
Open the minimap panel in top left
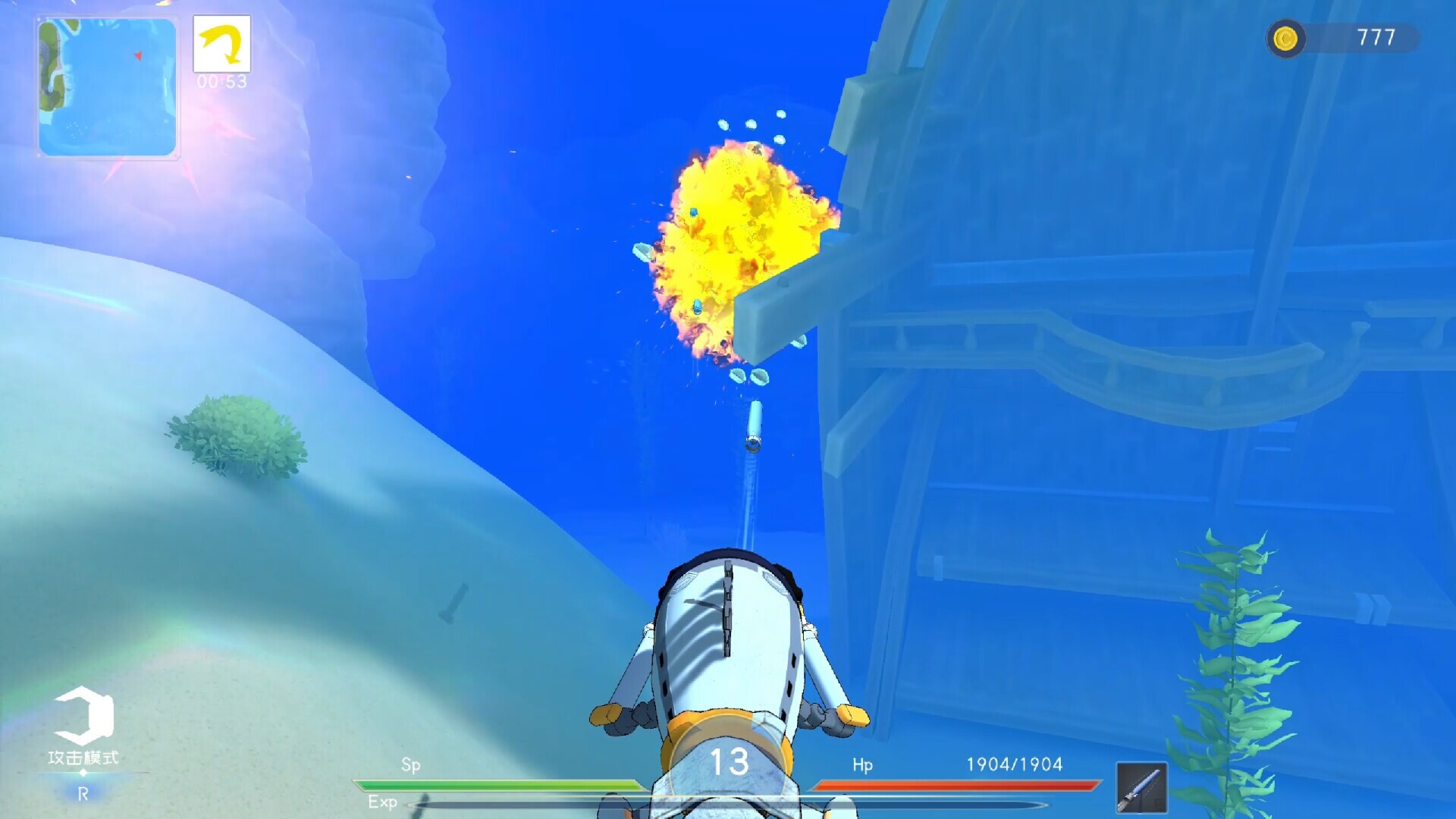(106, 87)
